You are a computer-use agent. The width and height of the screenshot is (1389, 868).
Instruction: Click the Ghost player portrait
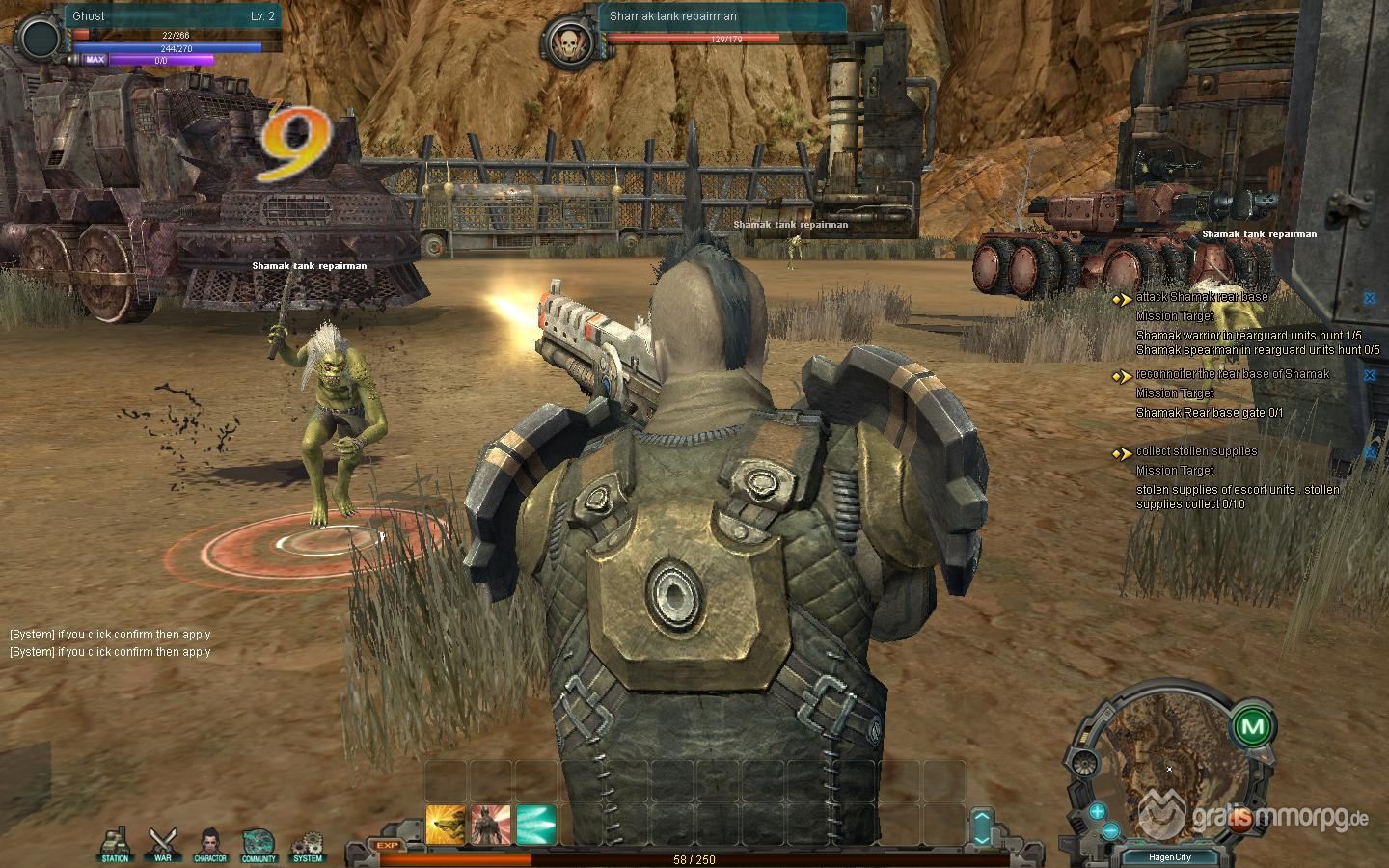click(41, 39)
